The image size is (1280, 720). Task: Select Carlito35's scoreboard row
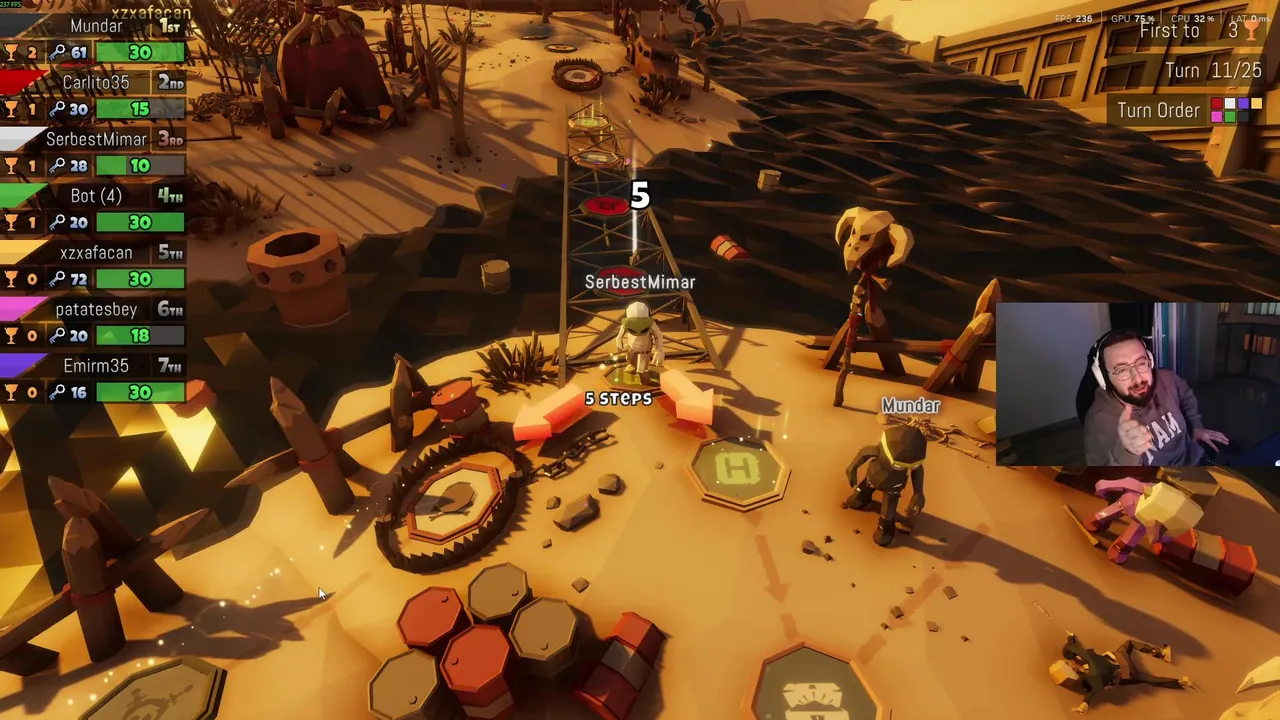click(x=95, y=96)
